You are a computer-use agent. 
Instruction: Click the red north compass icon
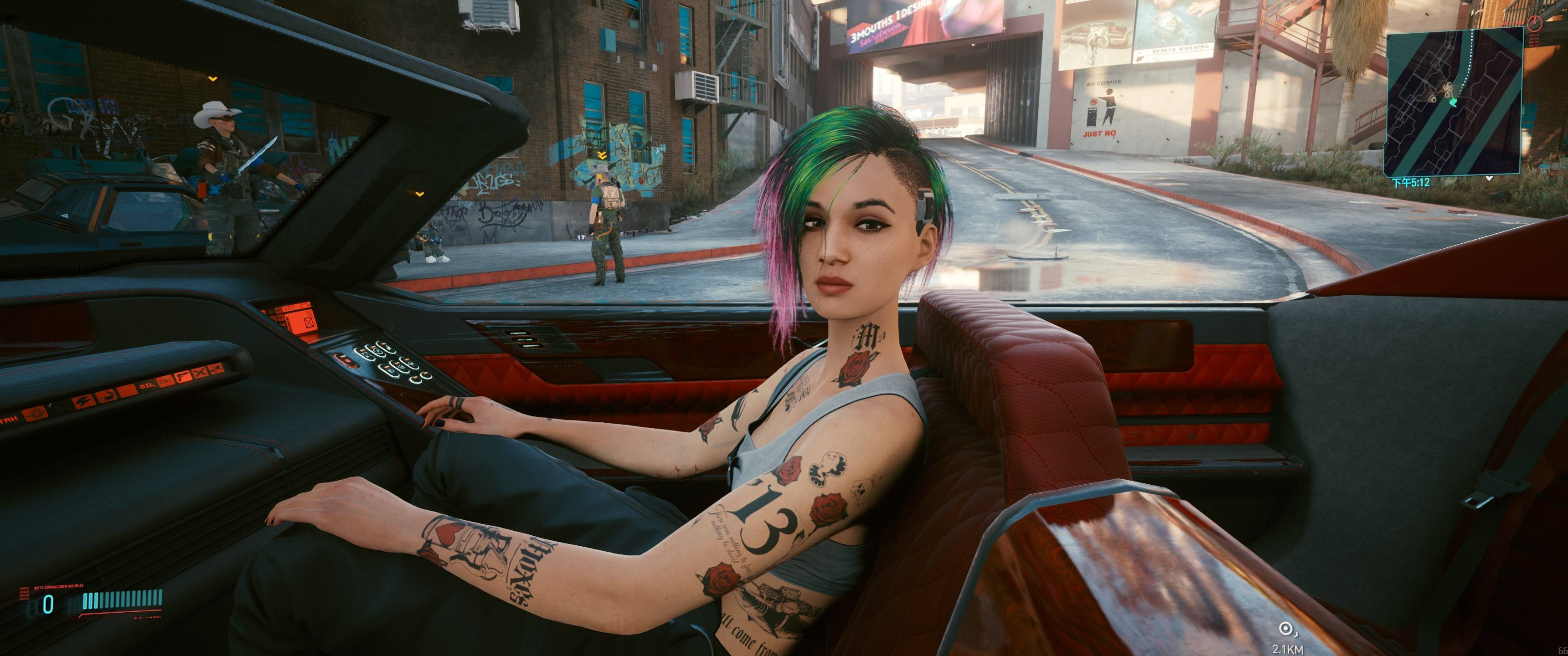[1535, 24]
